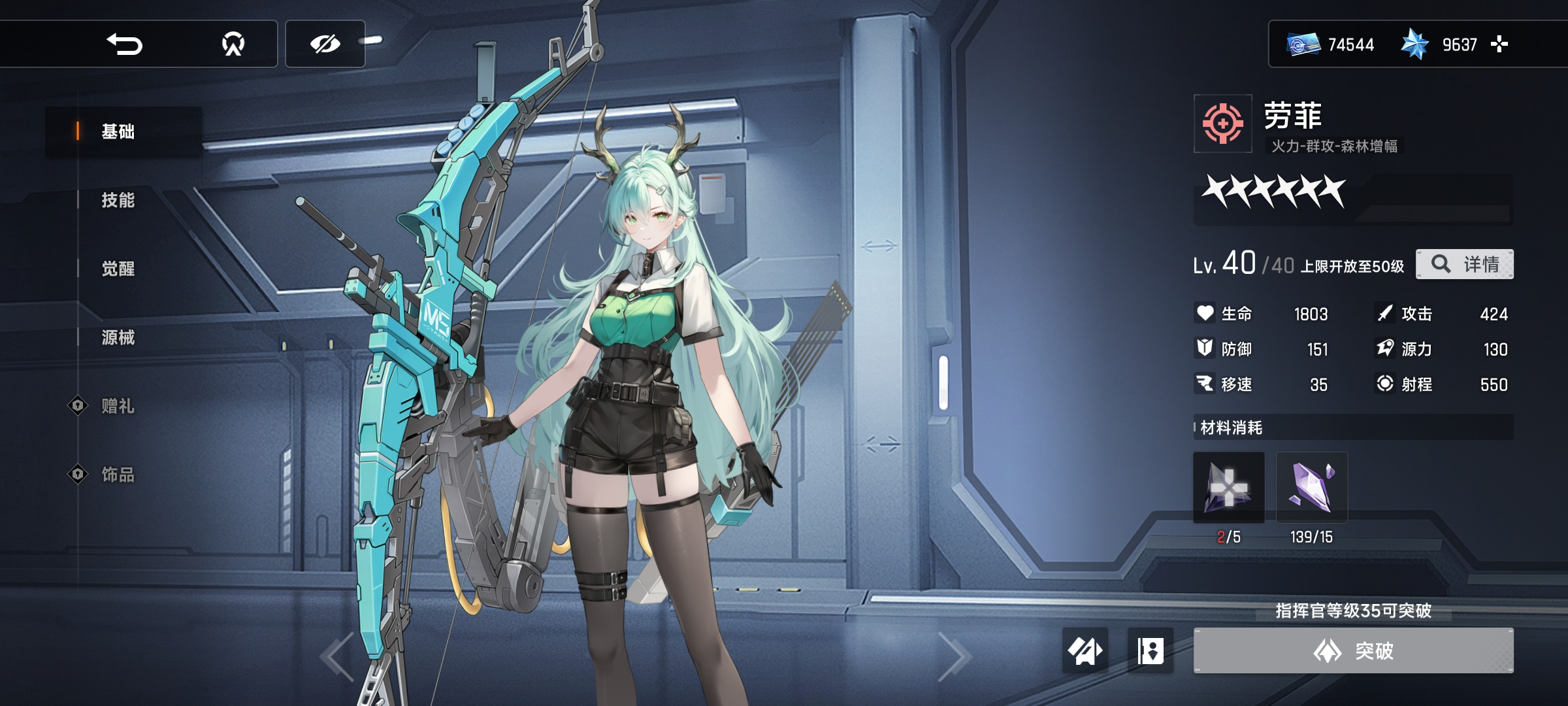Open the home icon in top bar
The height and width of the screenshot is (706, 1568).
coord(233,44)
